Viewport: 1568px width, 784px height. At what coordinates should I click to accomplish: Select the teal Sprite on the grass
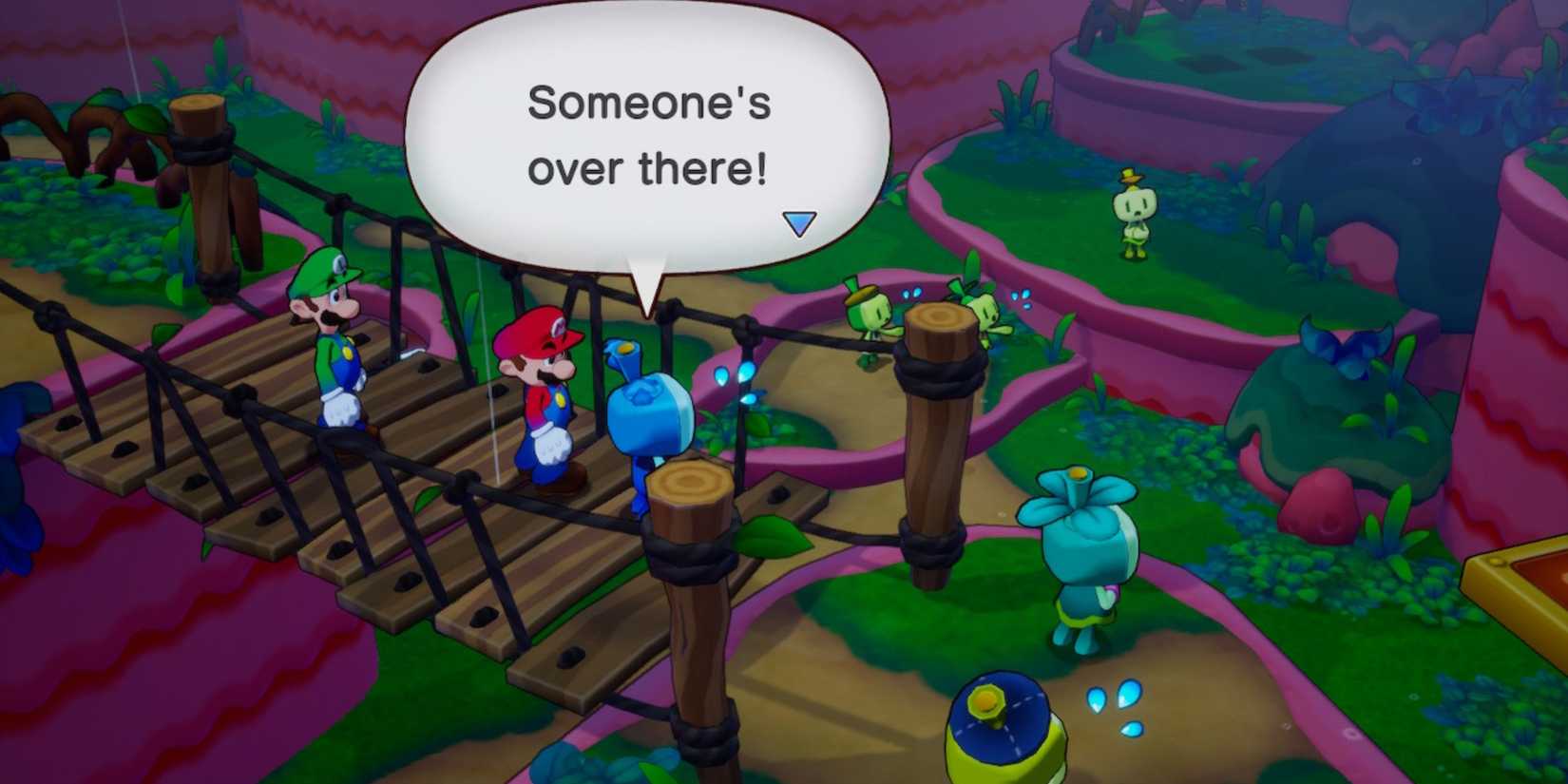coord(1083,551)
